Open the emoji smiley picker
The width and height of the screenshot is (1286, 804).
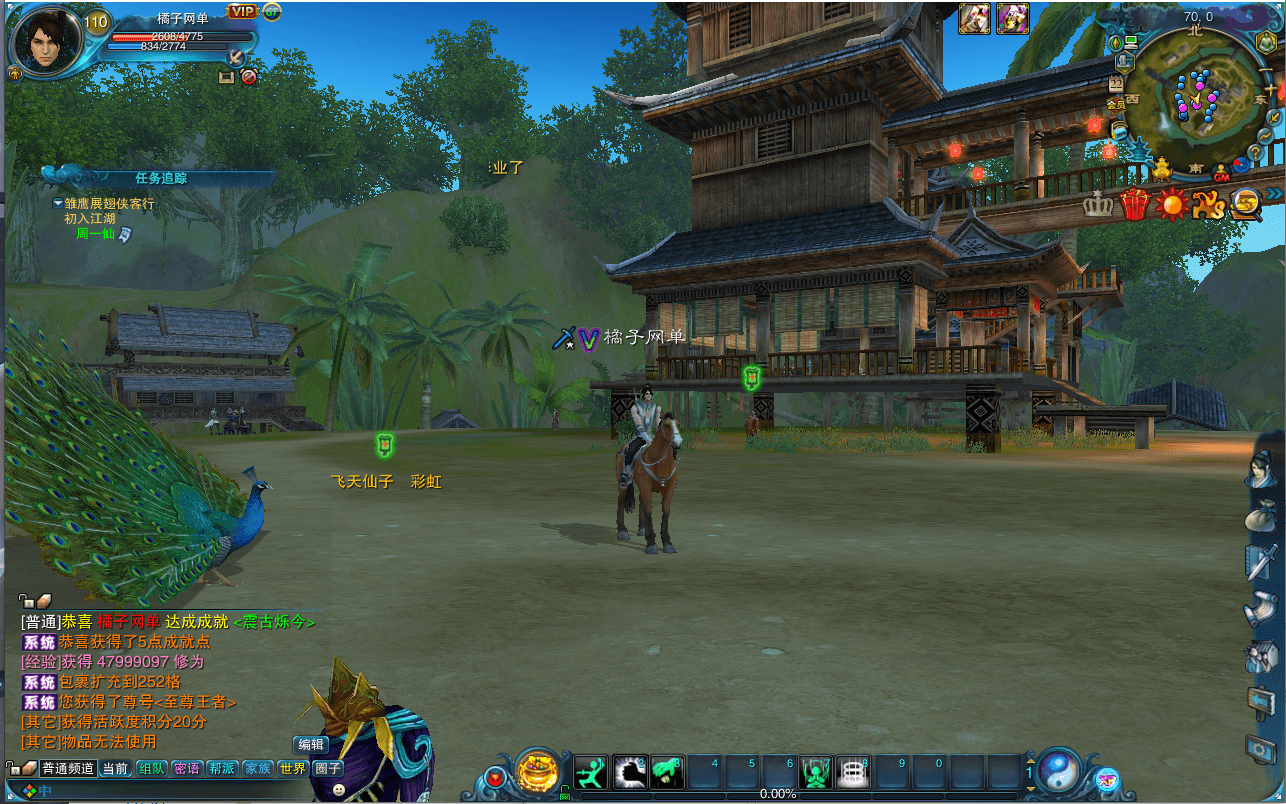(x=339, y=789)
